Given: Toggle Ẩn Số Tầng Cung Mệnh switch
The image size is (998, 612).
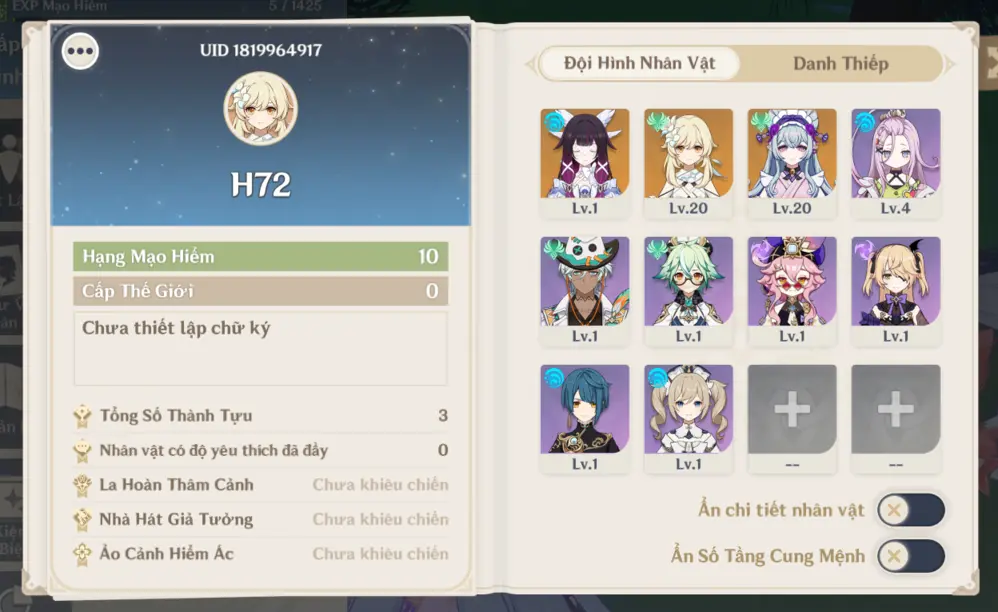Looking at the screenshot, I should (x=910, y=556).
